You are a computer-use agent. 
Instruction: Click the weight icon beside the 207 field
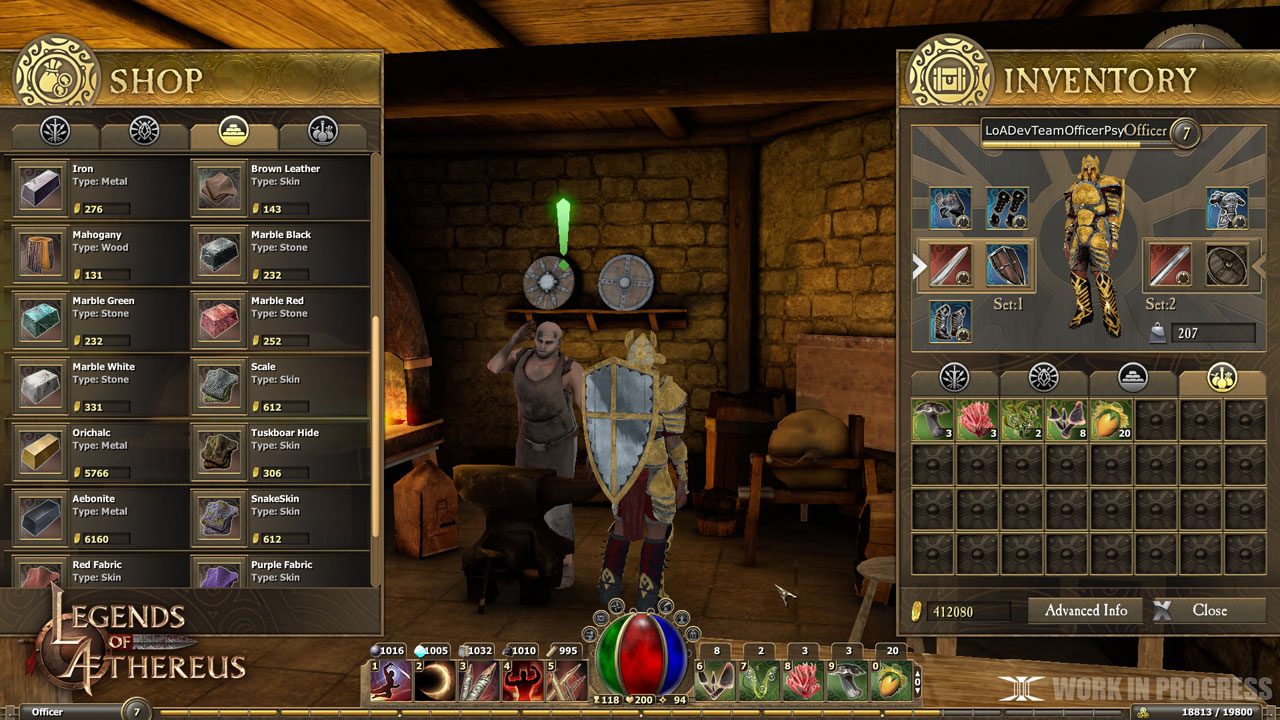coord(1158,332)
